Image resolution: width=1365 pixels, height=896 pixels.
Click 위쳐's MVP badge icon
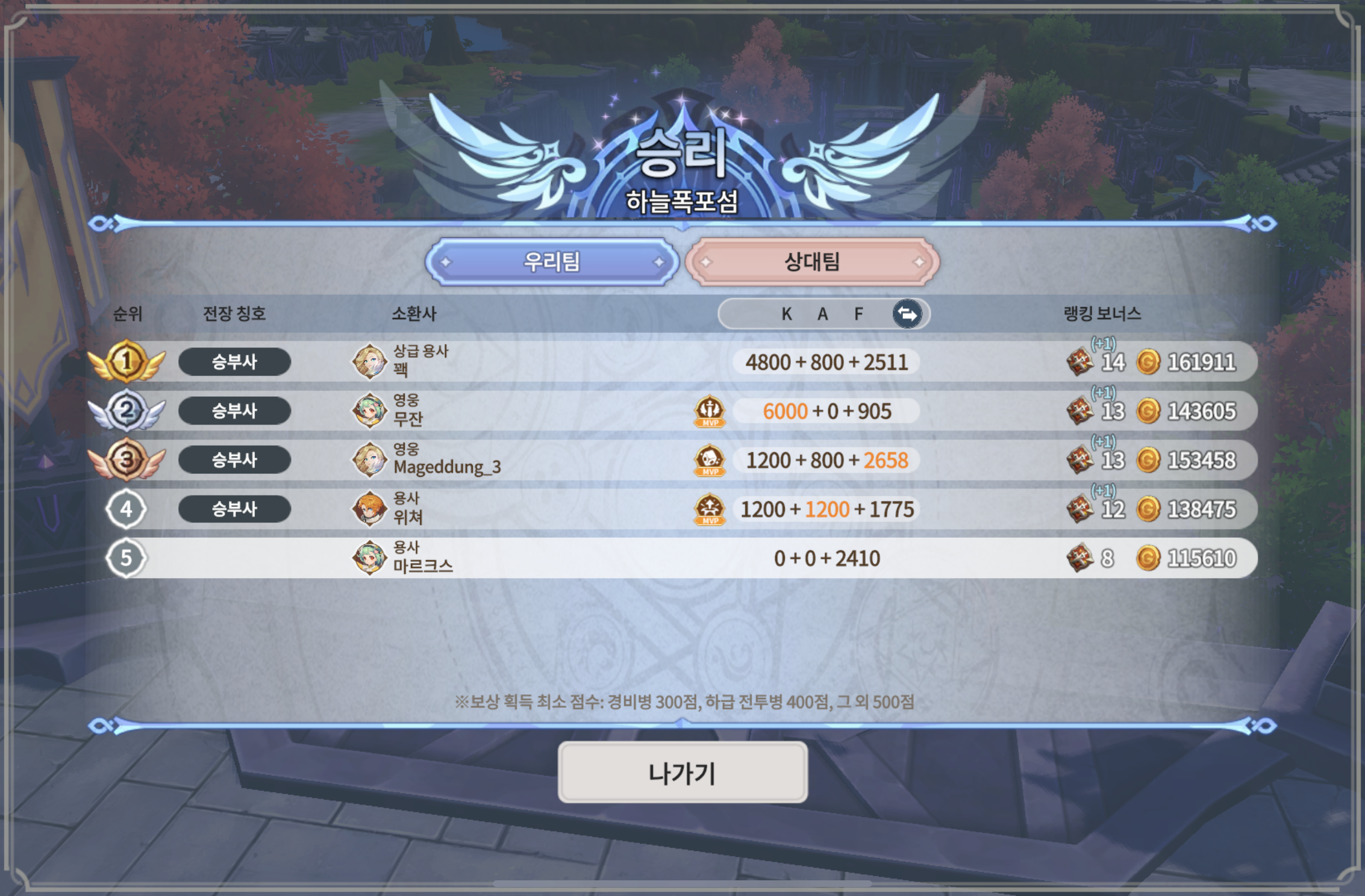click(x=710, y=509)
